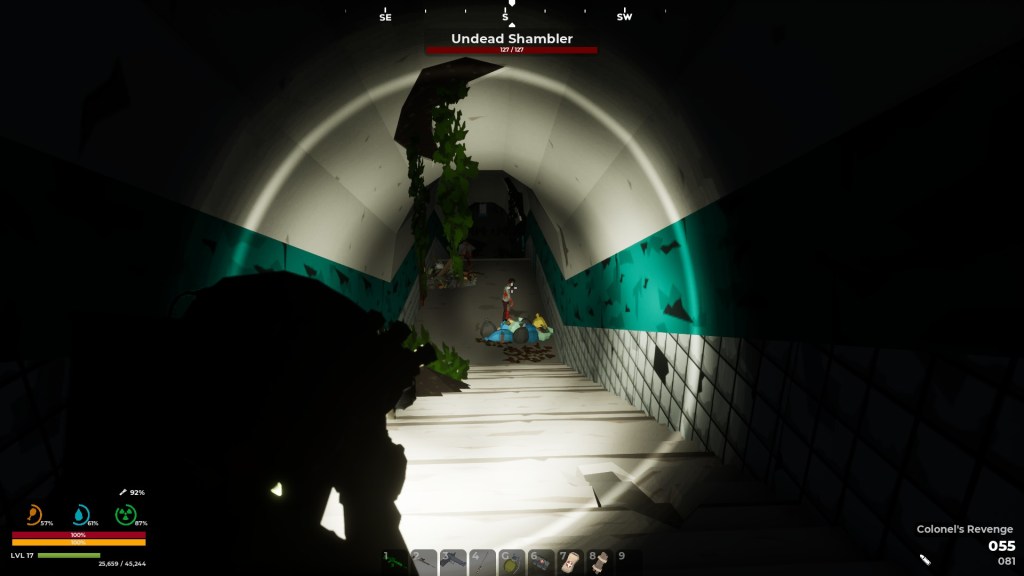Switch to the pistol in slot 3
The height and width of the screenshot is (576, 1024).
click(453, 562)
